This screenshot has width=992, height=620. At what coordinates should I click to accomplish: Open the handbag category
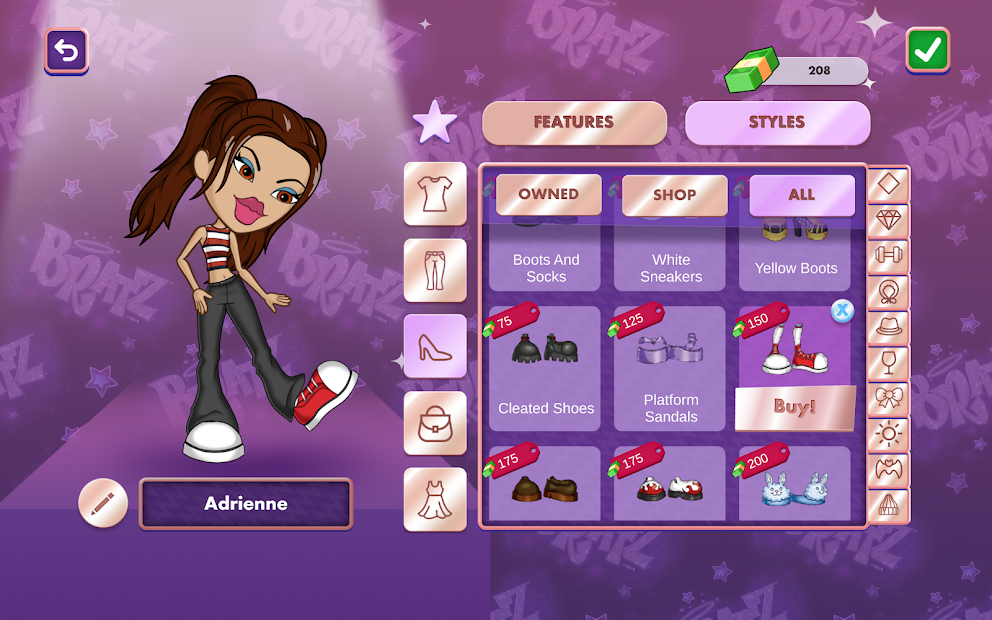click(435, 423)
